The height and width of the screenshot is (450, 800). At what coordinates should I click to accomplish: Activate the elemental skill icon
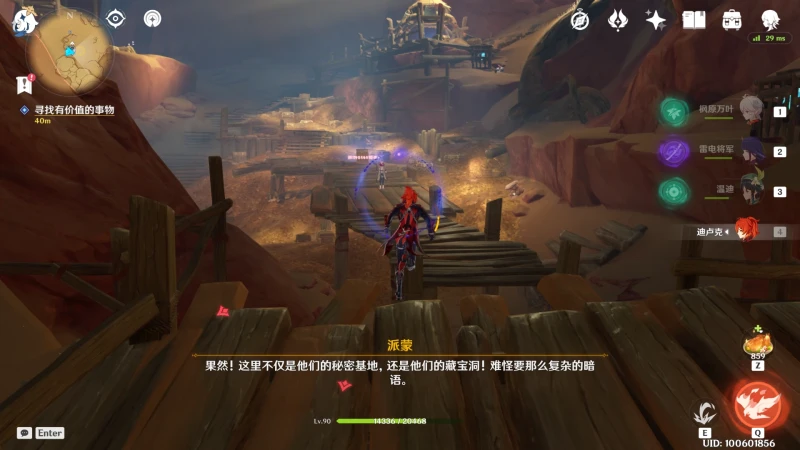706,413
